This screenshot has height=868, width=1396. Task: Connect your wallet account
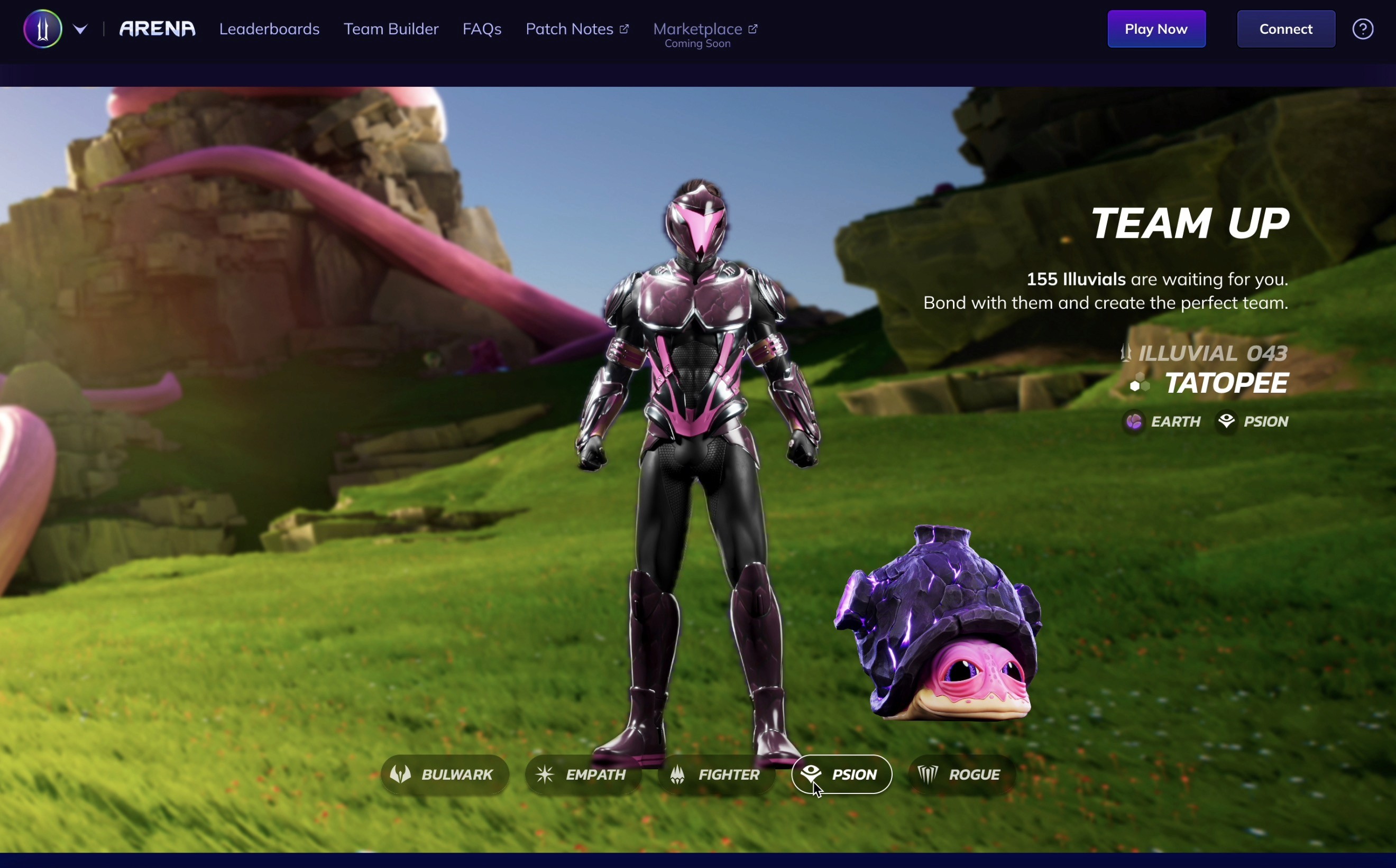pyautogui.click(x=1285, y=29)
